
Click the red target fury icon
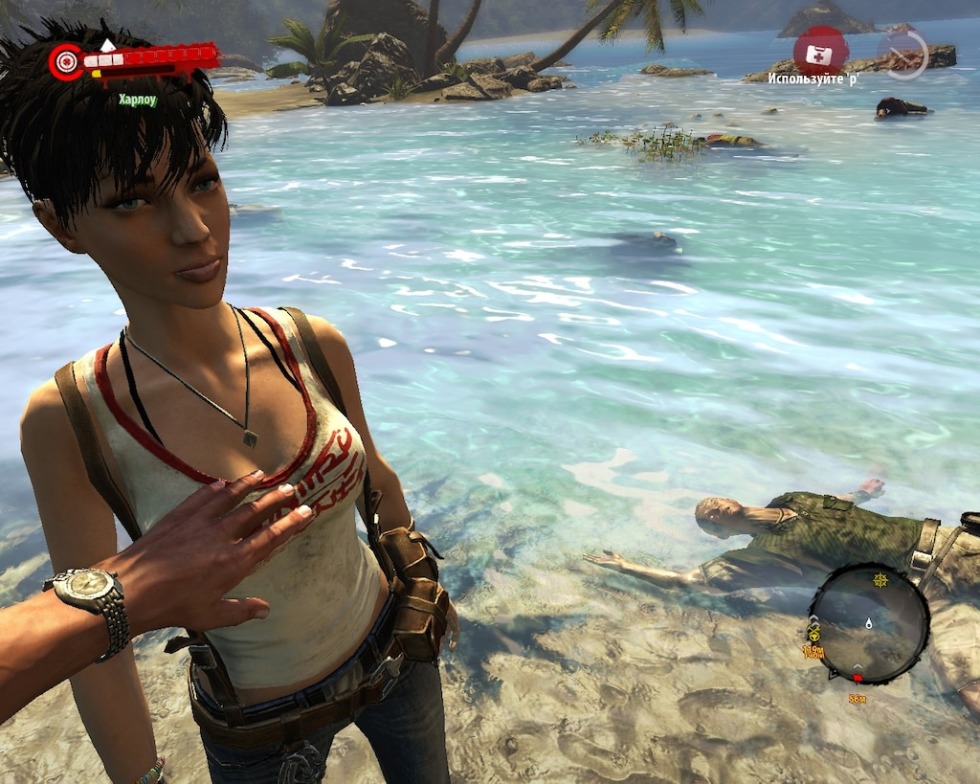pos(67,61)
